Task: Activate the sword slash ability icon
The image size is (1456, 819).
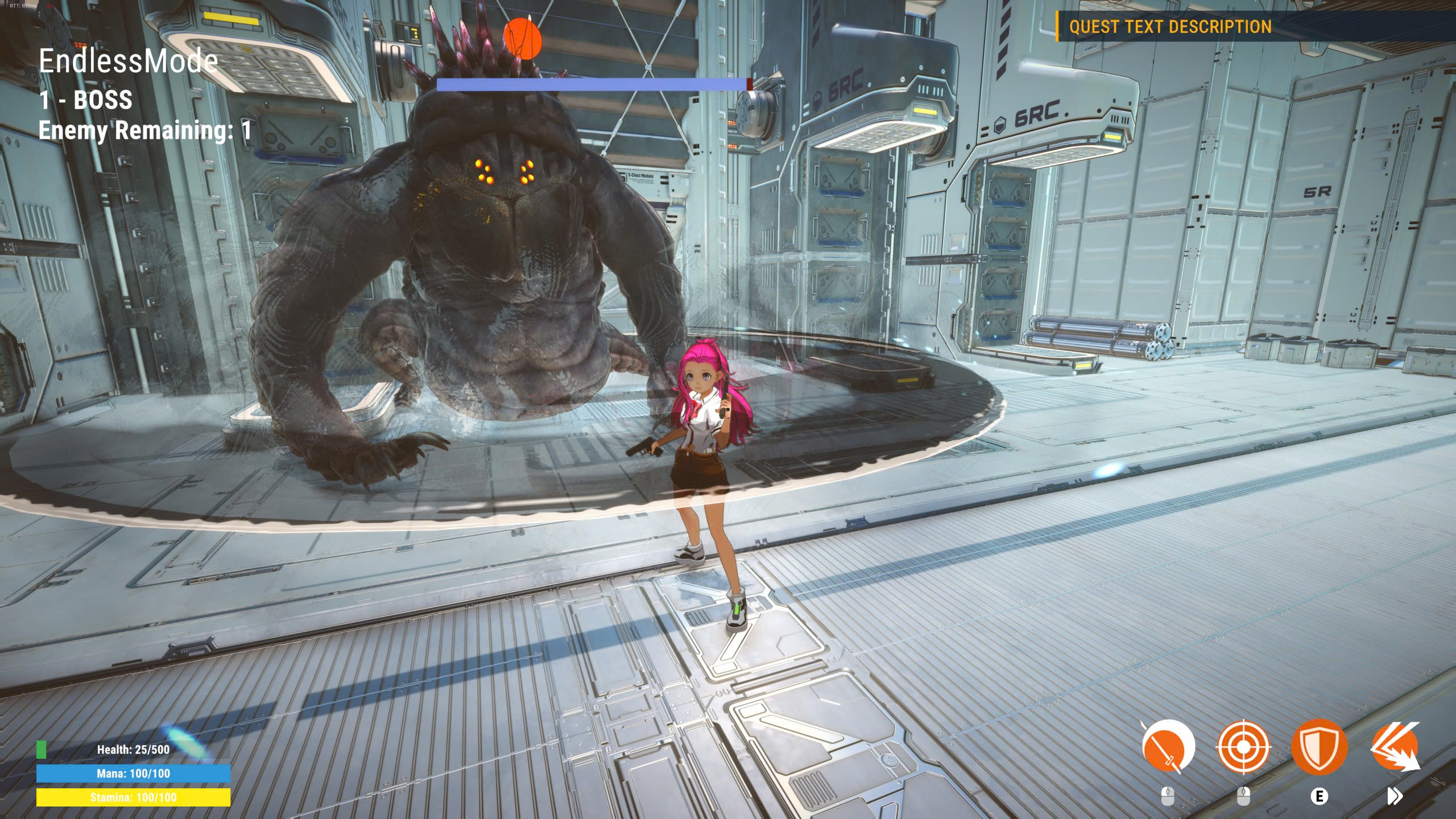Action: 1168,747
